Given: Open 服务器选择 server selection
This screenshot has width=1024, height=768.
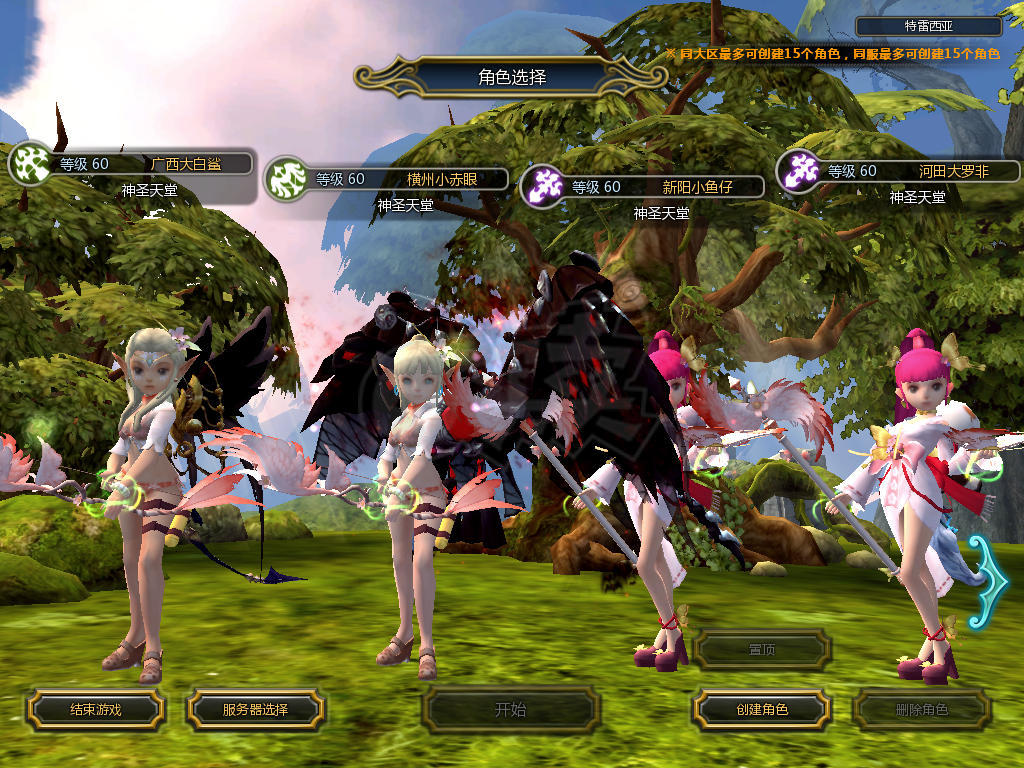Looking at the screenshot, I should 255,709.
